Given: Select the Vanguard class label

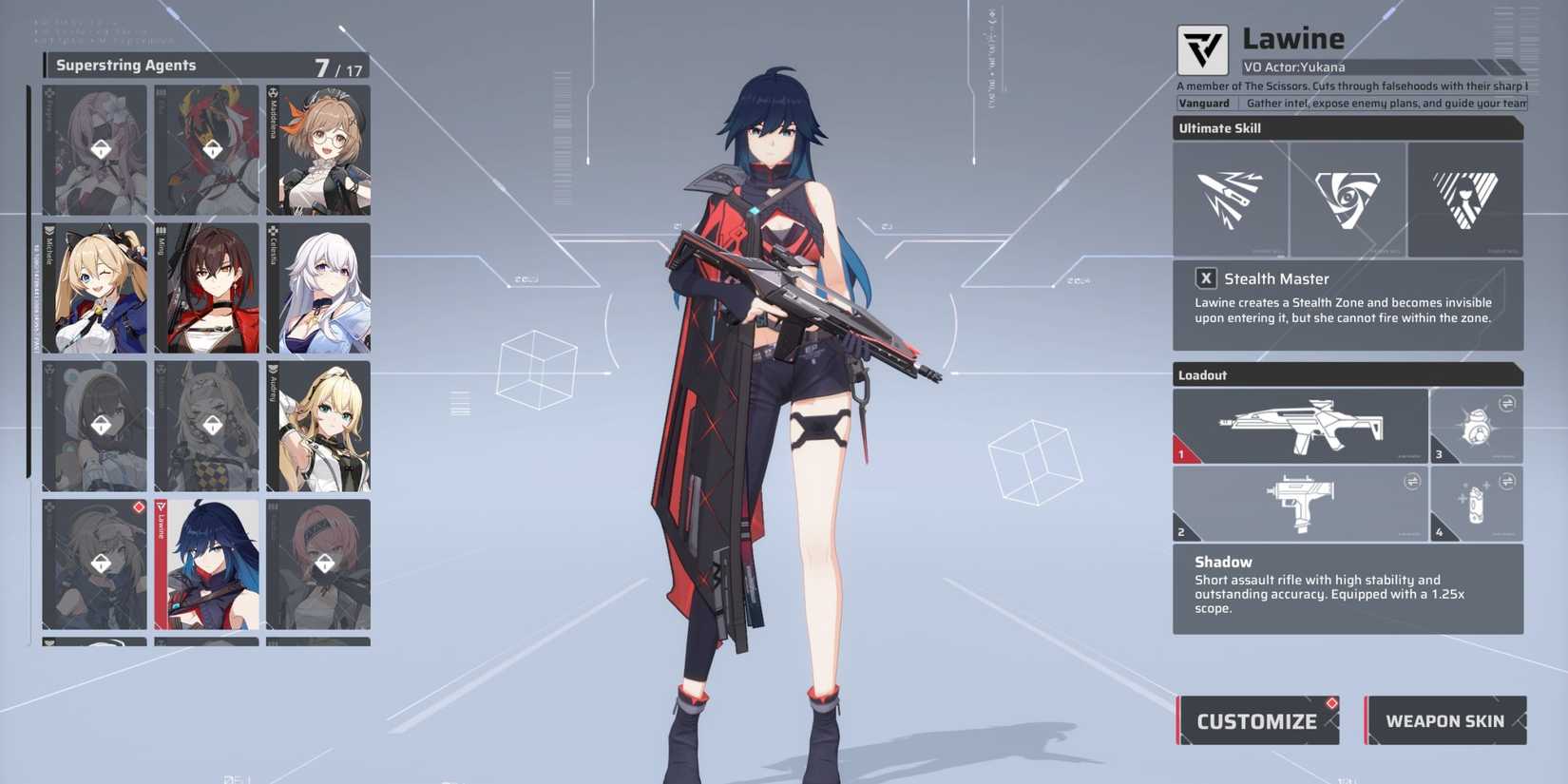Looking at the screenshot, I should pos(1207,103).
